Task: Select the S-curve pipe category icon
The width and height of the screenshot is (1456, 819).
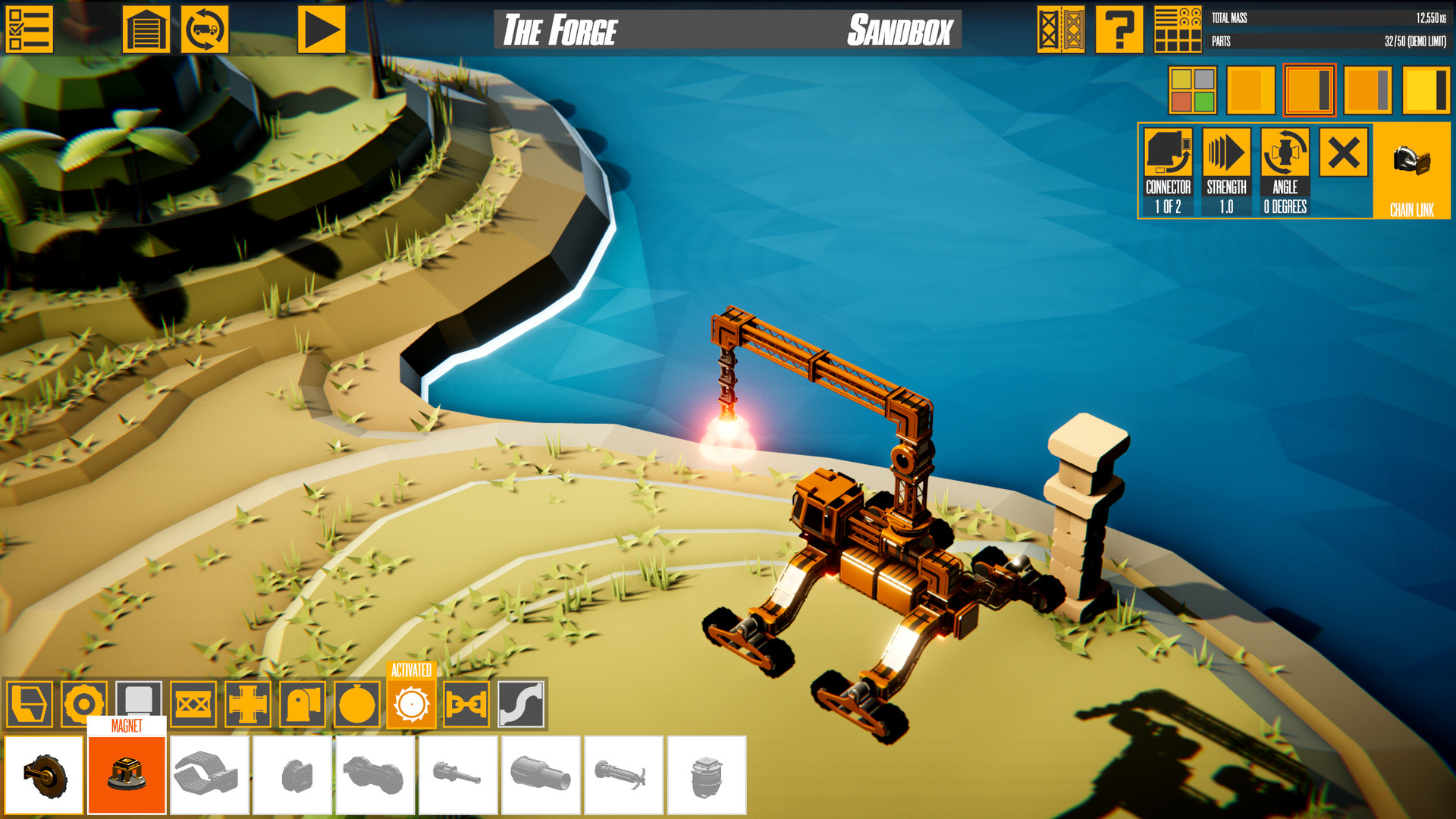Action: [x=522, y=701]
